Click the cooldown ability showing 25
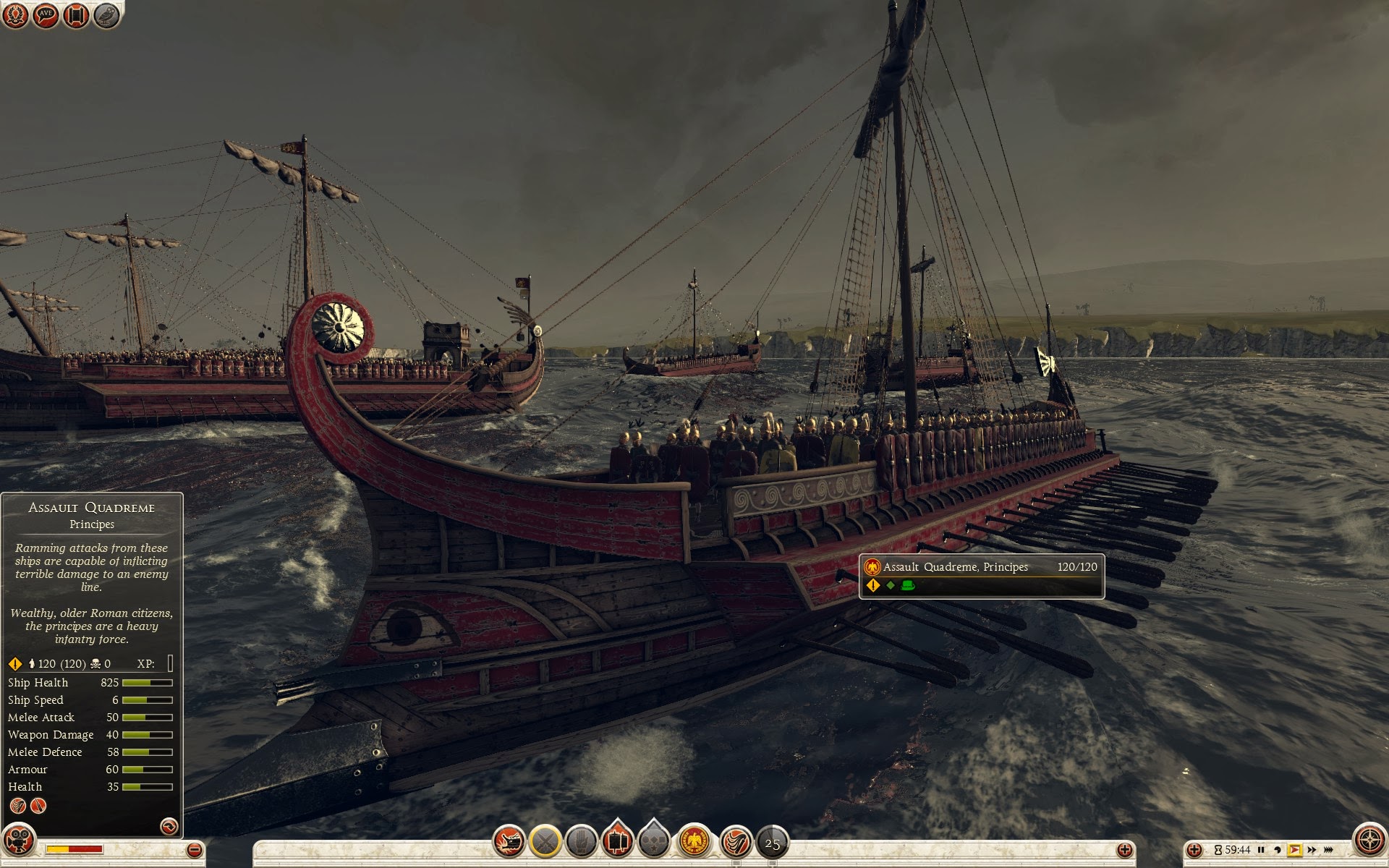1389x868 pixels. 772,843
